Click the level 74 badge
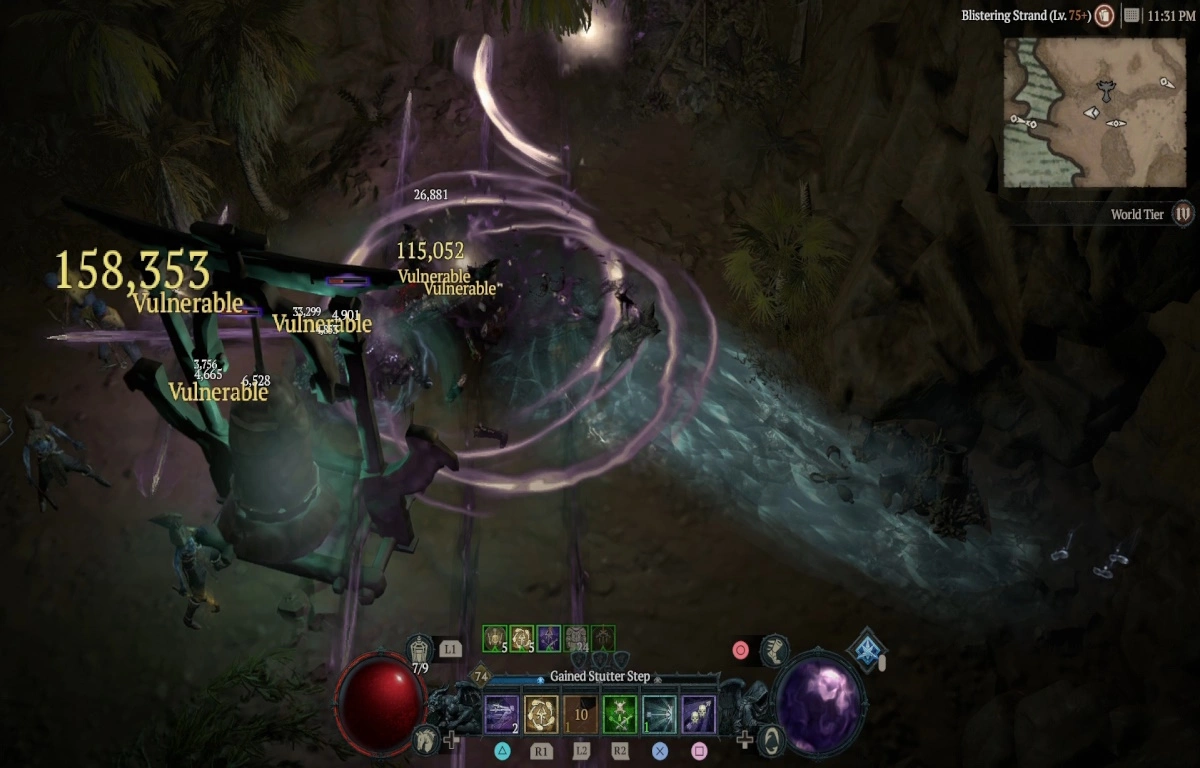Viewport: 1200px width, 768px height. pyautogui.click(x=480, y=677)
